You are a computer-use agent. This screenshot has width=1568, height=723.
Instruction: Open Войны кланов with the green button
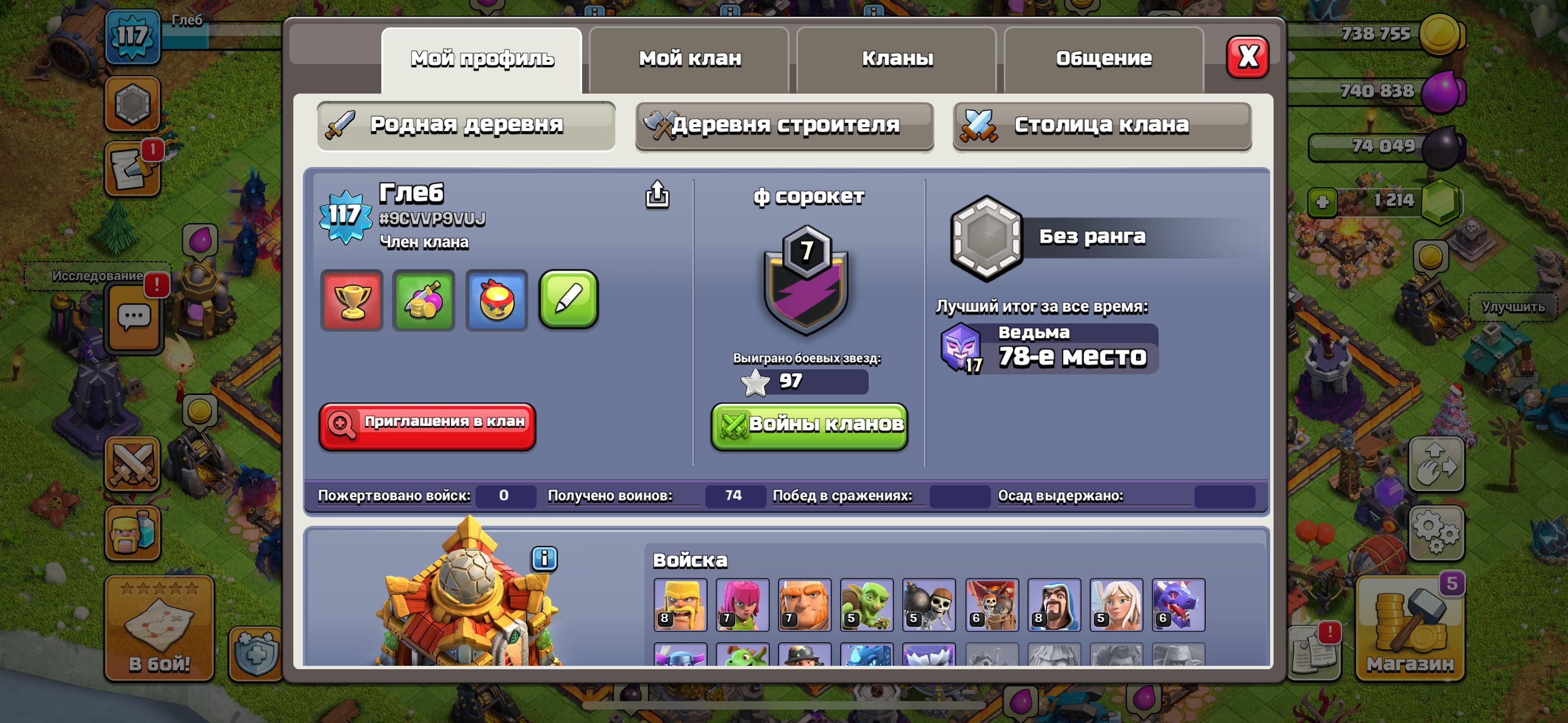pyautogui.click(x=808, y=426)
